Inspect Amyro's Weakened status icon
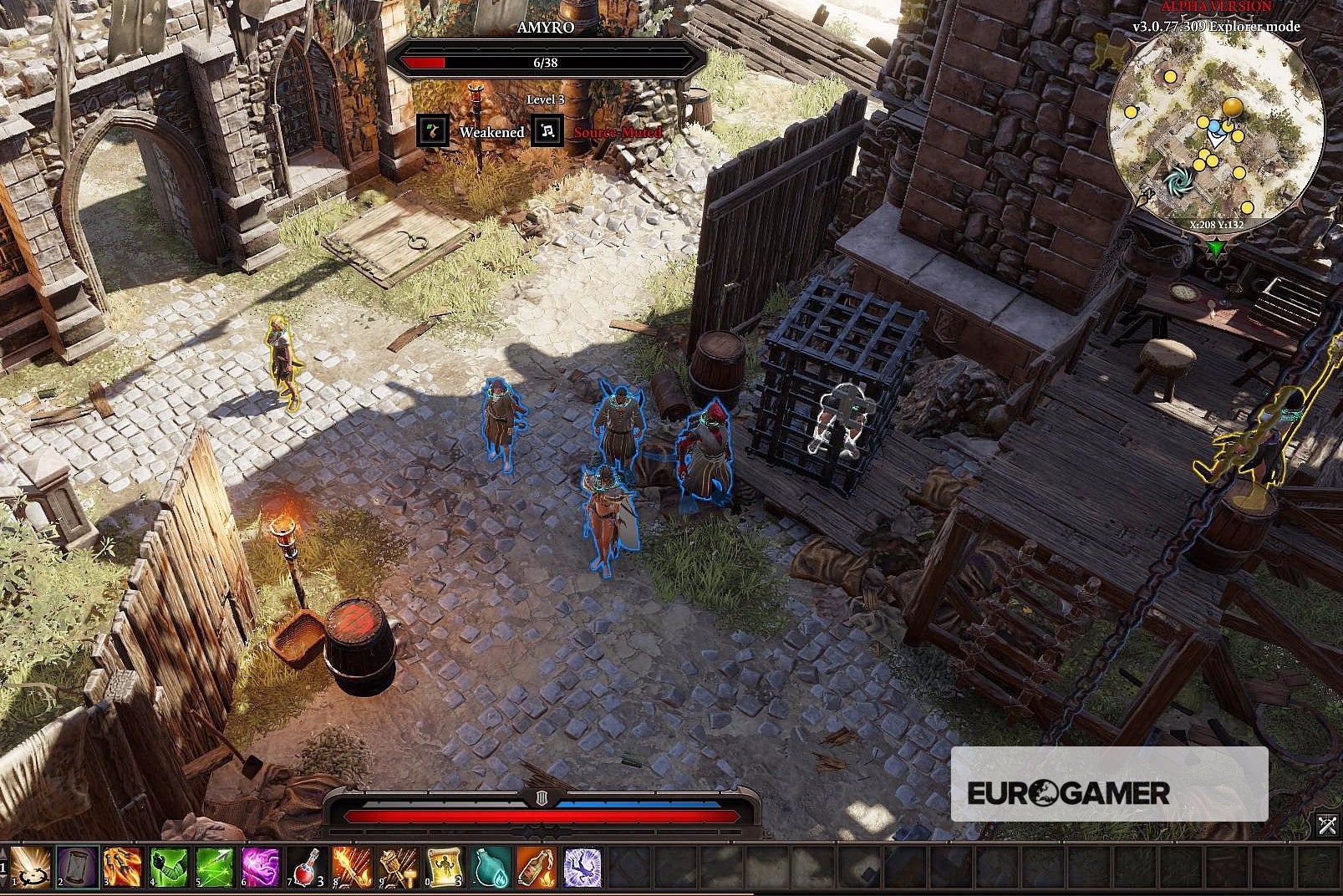This screenshot has height=896, width=1343. click(433, 132)
